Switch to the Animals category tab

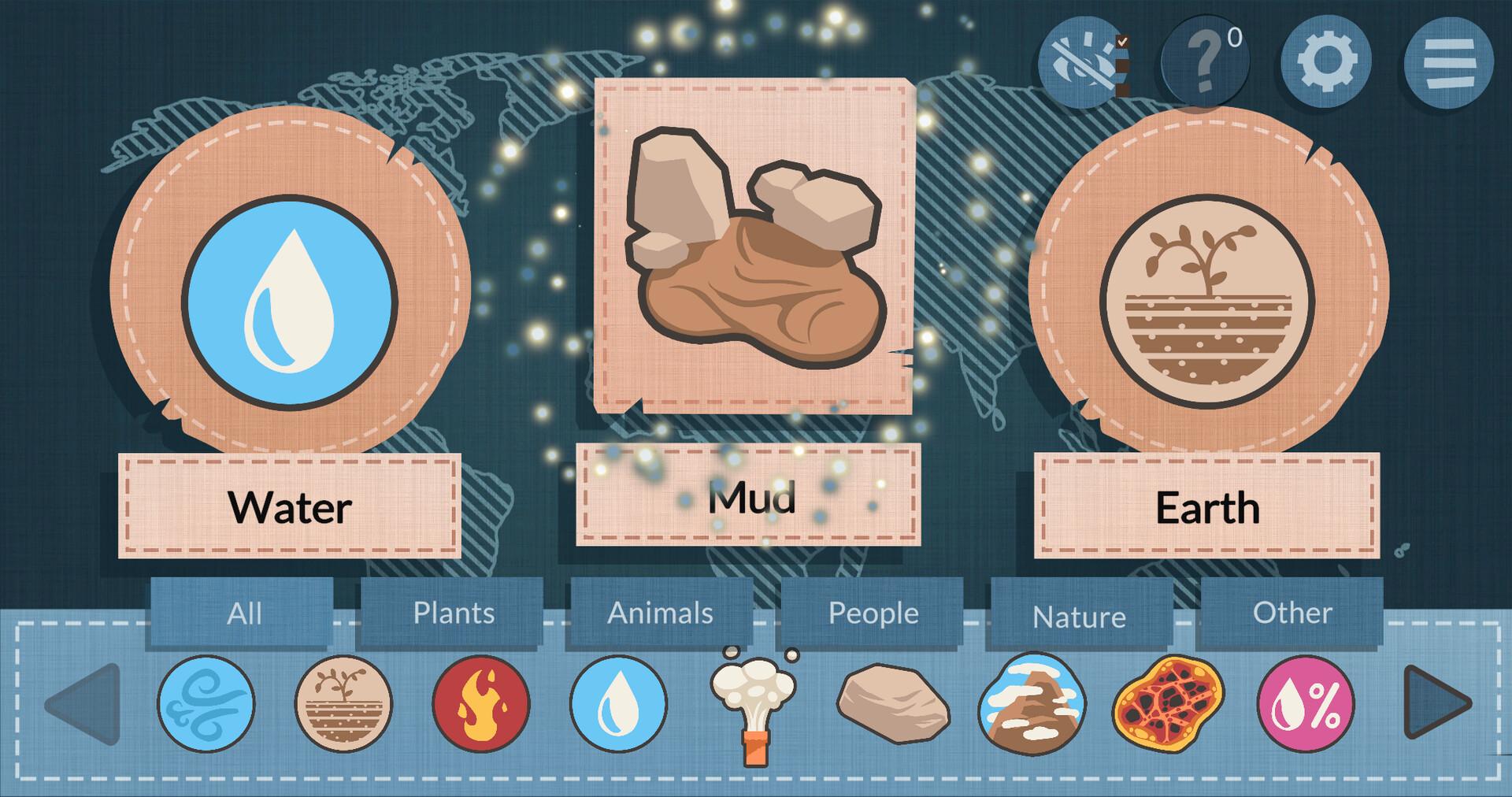(660, 612)
